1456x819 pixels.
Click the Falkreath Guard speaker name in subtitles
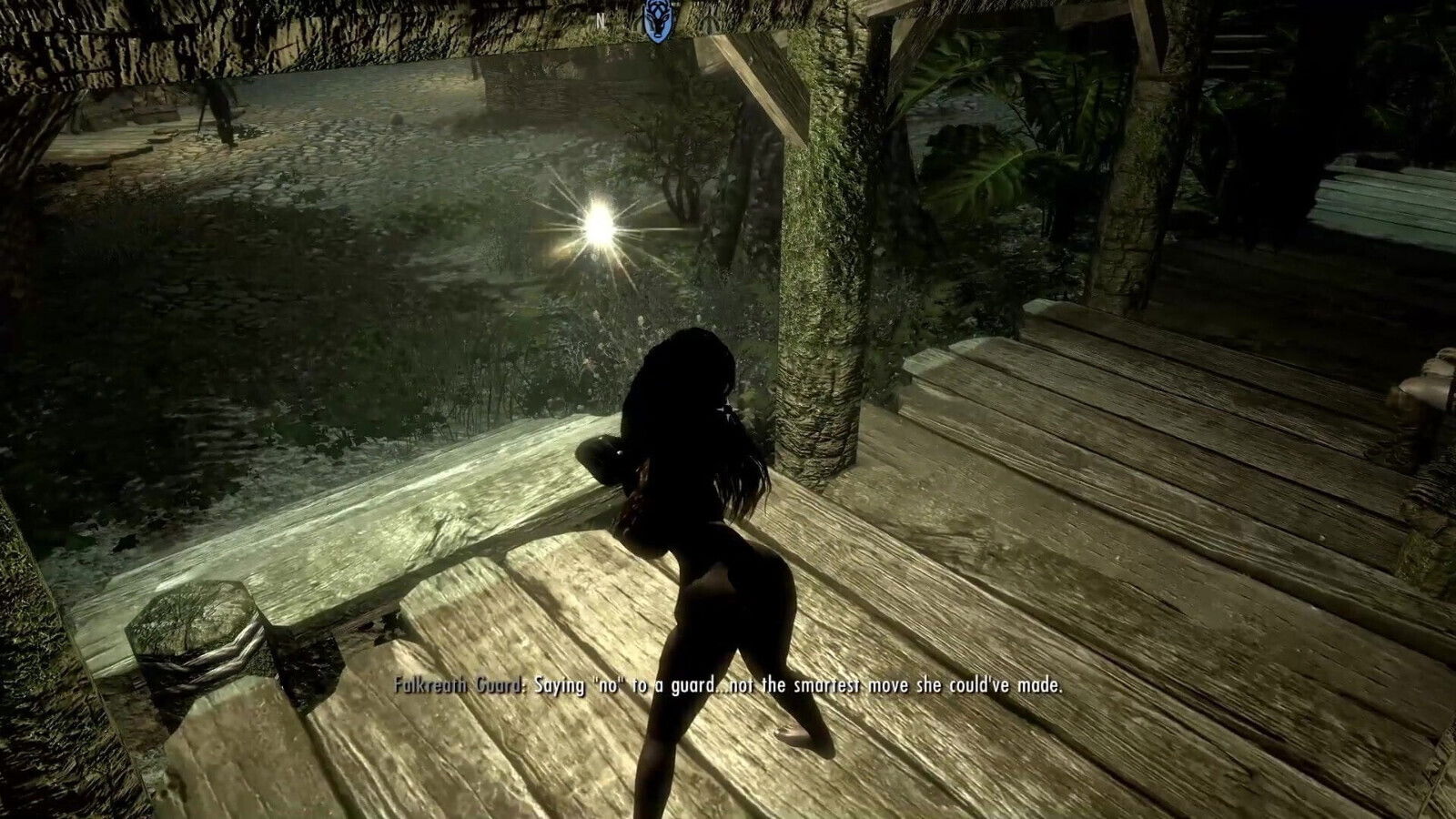[457, 685]
